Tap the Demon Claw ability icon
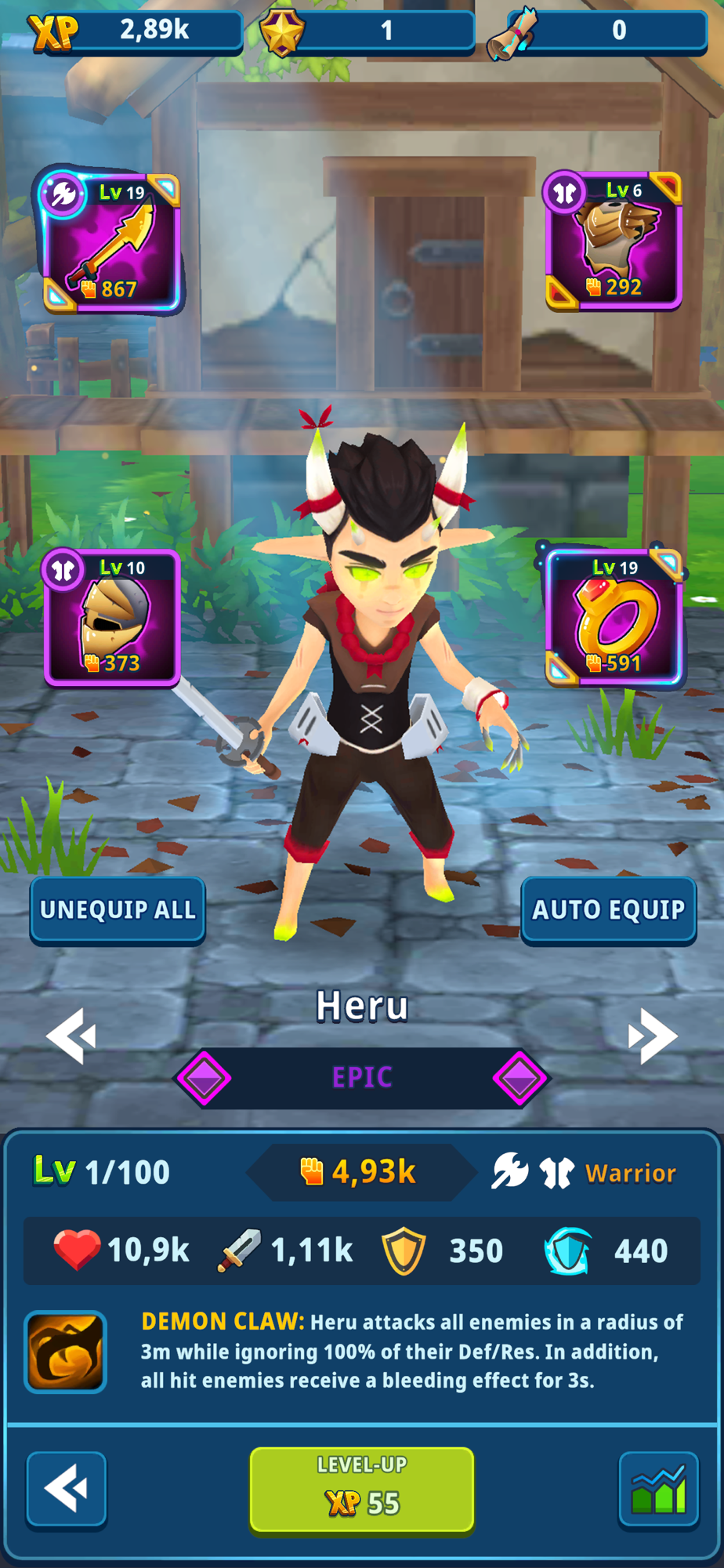 pos(66,1352)
